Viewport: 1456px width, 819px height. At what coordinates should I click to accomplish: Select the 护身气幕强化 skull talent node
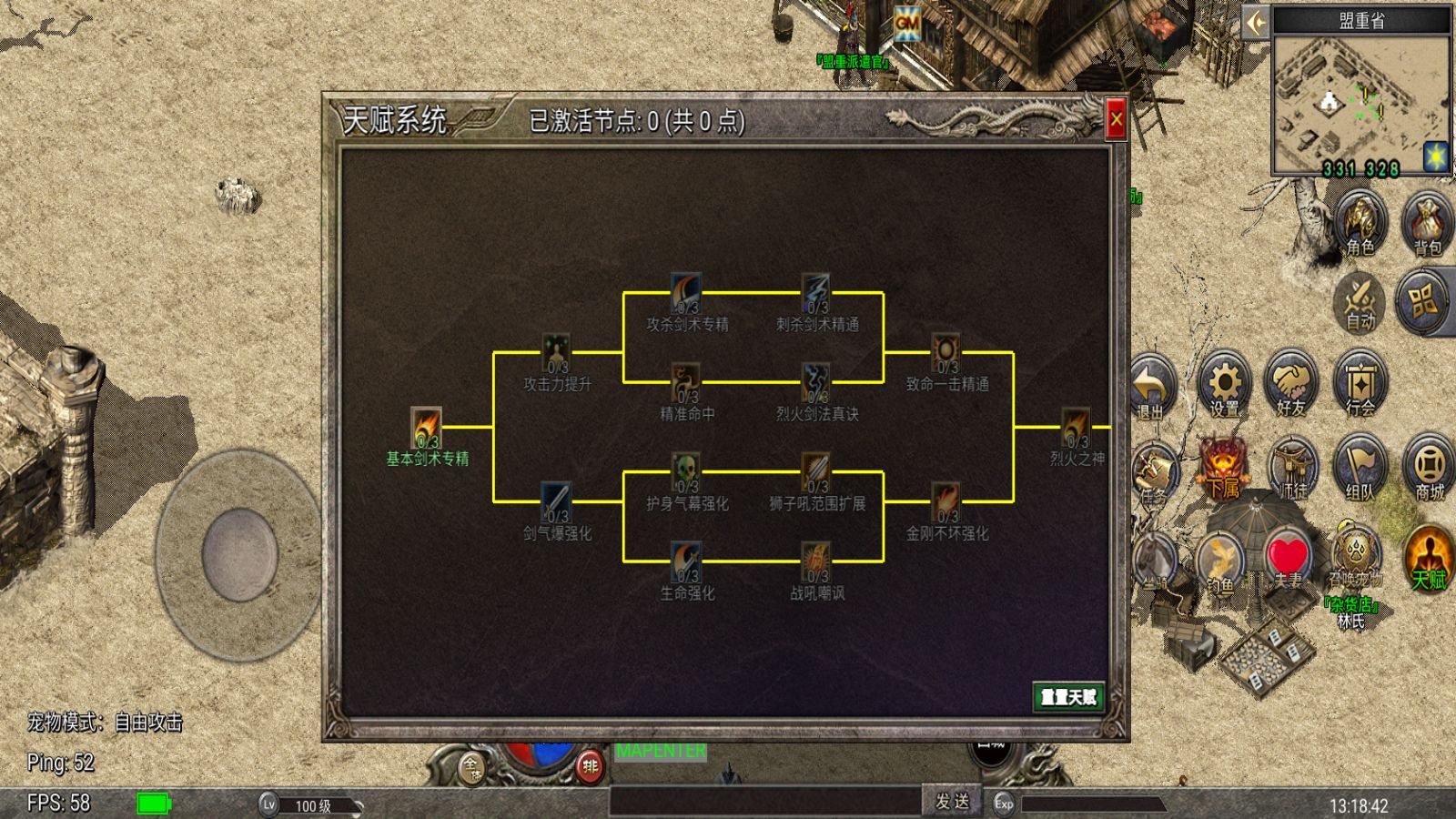[x=687, y=472]
